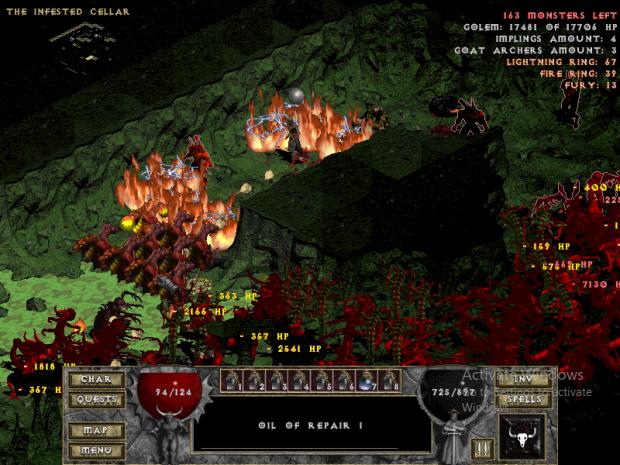Use the blue potion in belt slot 7
This screenshot has height=465, width=620.
pyautogui.click(x=367, y=380)
